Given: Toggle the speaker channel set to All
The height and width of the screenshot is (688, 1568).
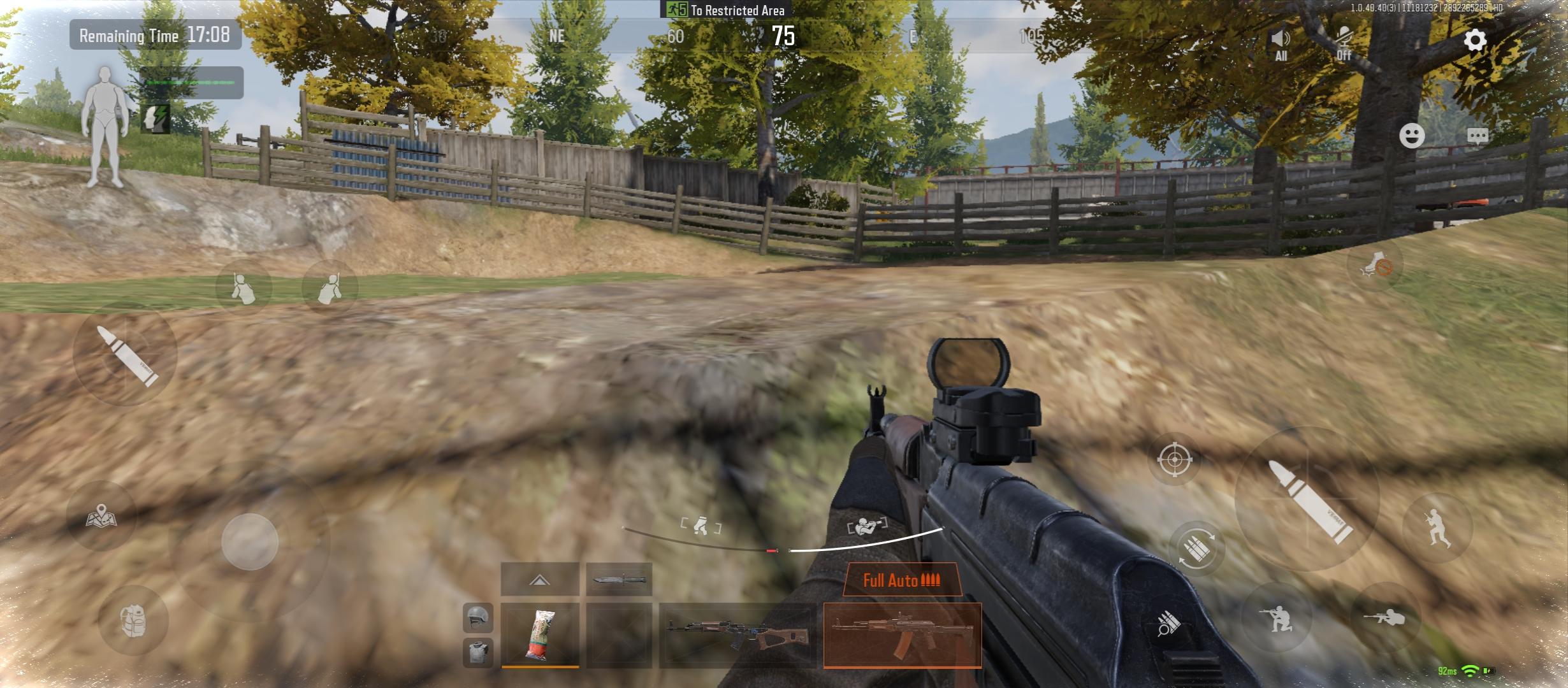Looking at the screenshot, I should pyautogui.click(x=1280, y=39).
